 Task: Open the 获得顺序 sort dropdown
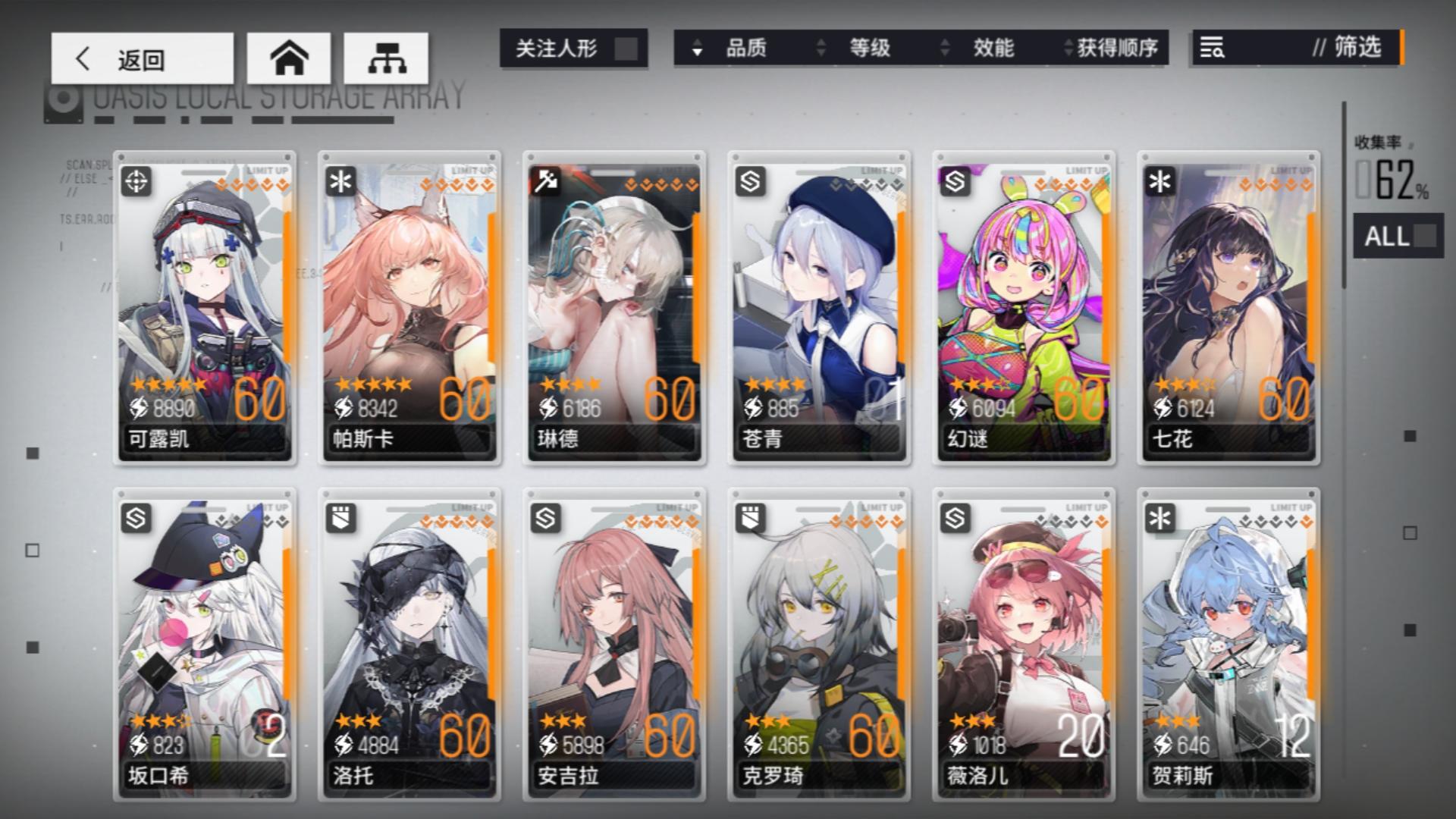pyautogui.click(x=1115, y=49)
